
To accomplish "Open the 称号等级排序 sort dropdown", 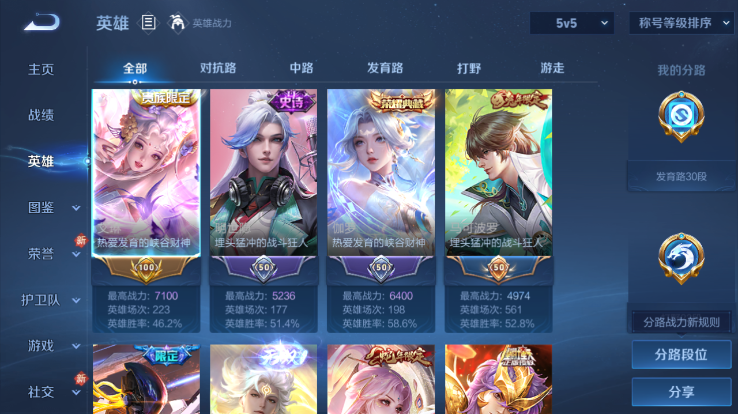I will 681,23.
